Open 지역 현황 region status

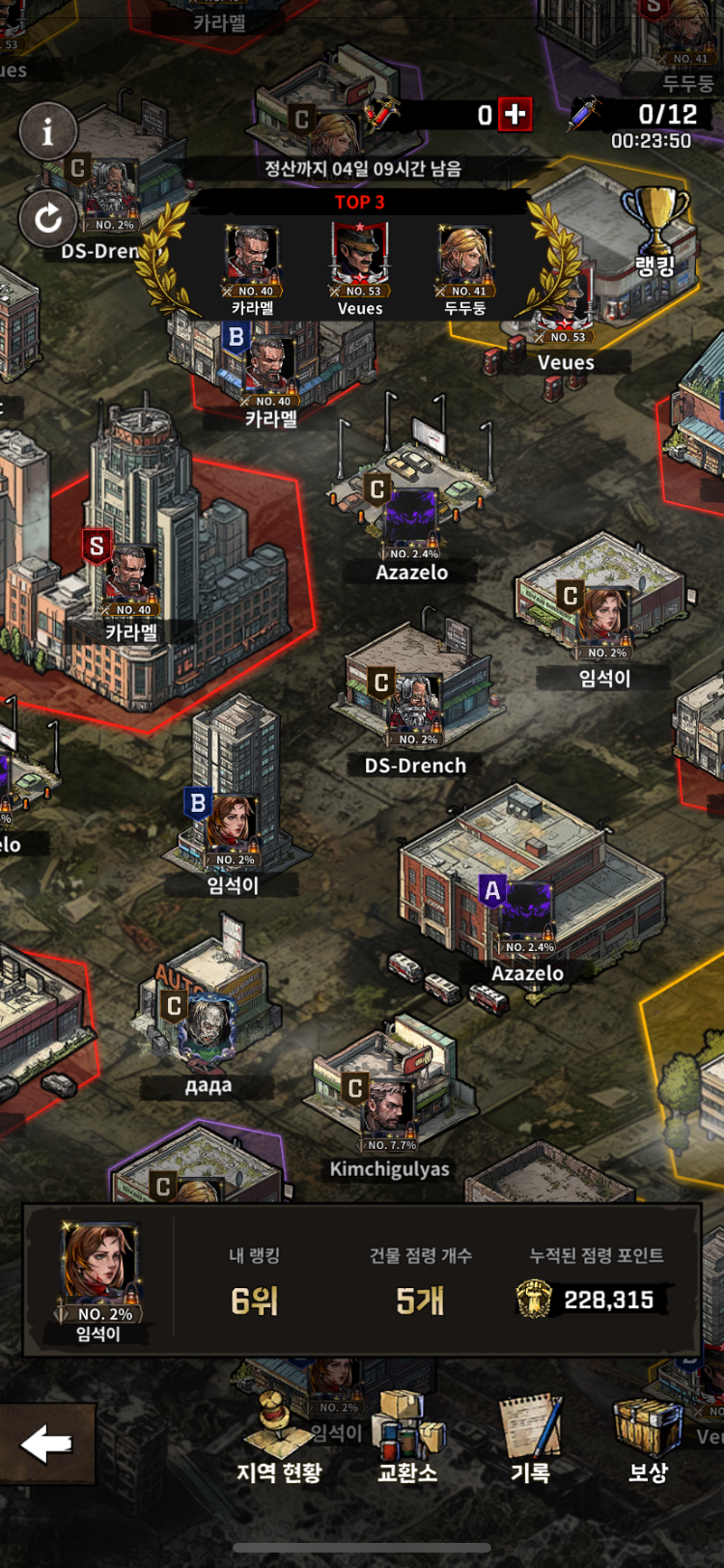tap(279, 1440)
